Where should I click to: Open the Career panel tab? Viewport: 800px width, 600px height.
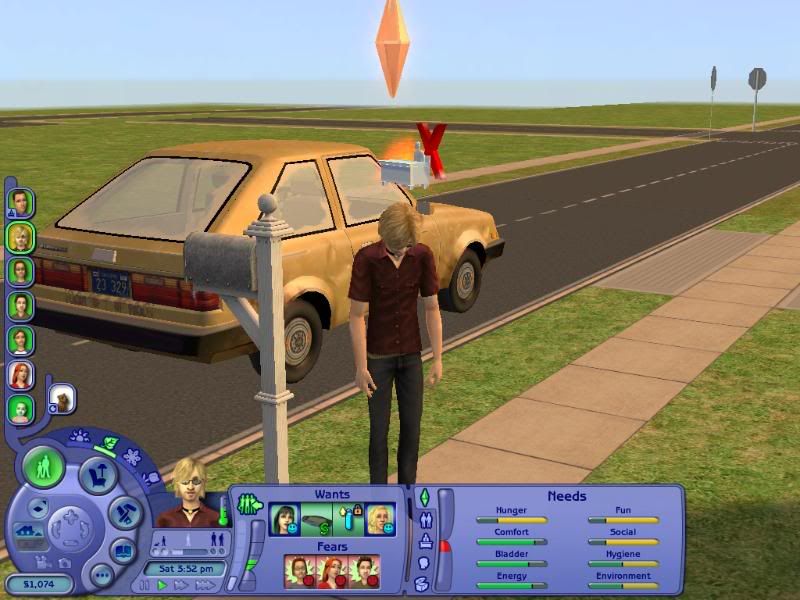[423, 541]
